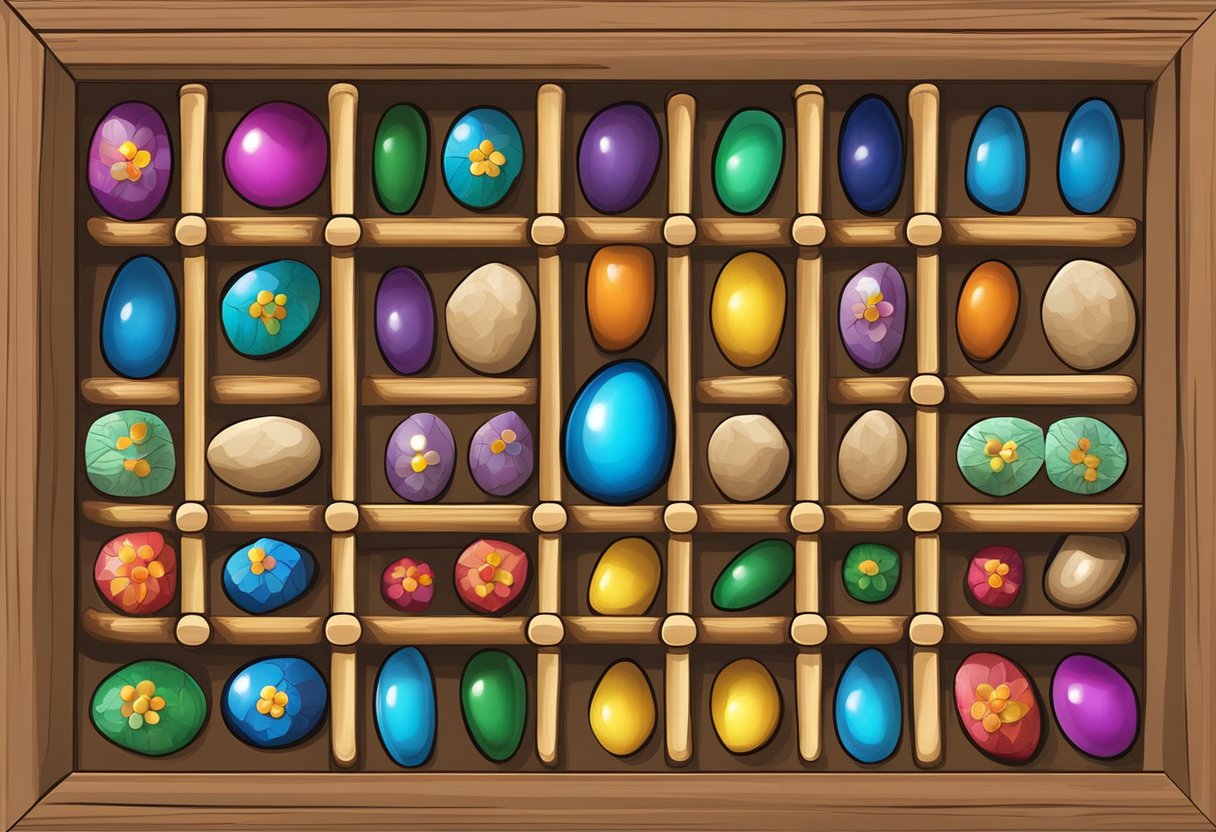Select the largest blue egg tile
The width and height of the screenshot is (1216, 832).
617,431
